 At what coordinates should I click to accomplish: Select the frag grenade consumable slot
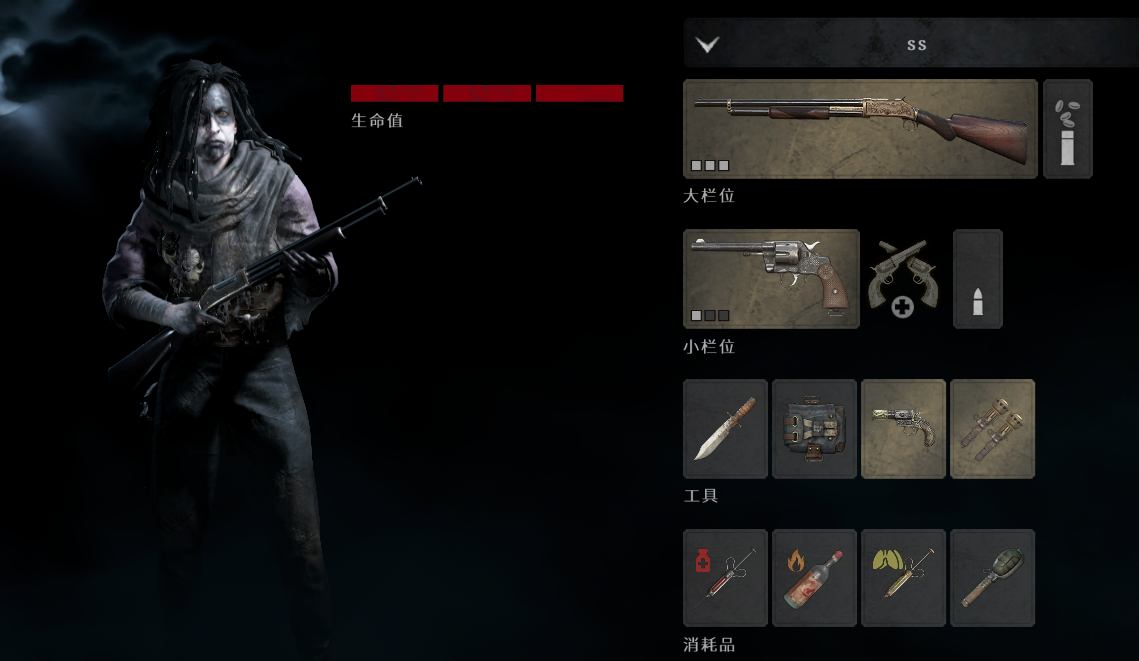click(x=992, y=578)
